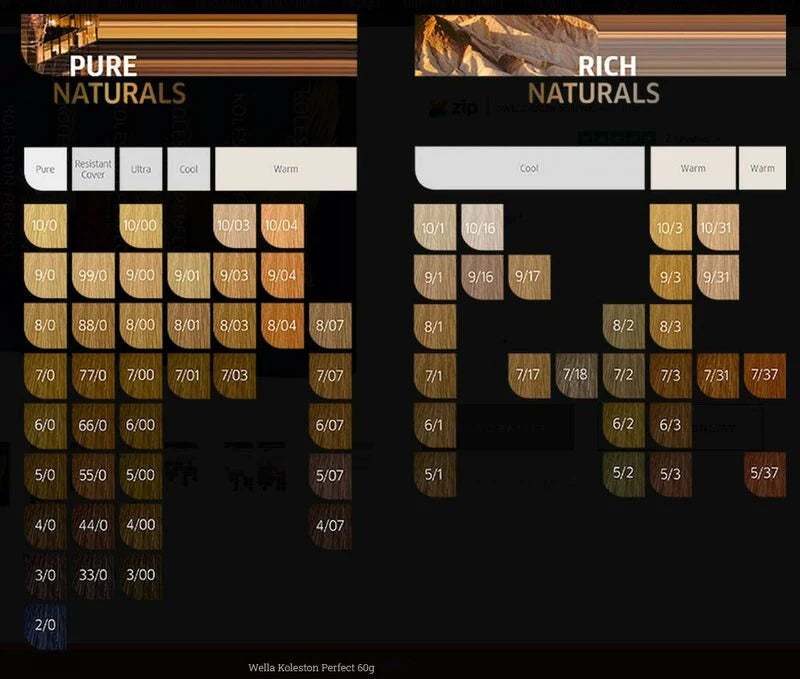Choose the 99/0 Resistant Cover swatch
This screenshot has height=679, width=800.
(x=93, y=275)
